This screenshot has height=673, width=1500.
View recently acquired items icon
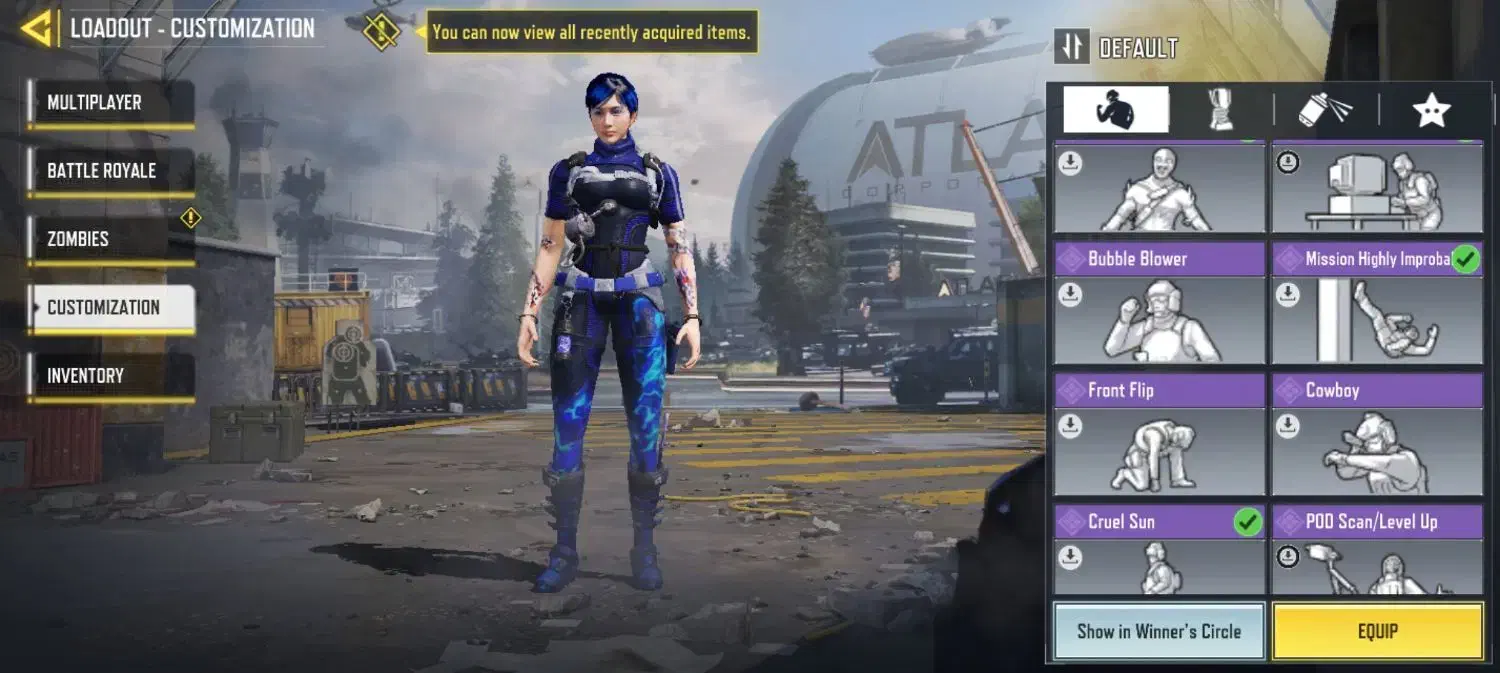[x=381, y=31]
